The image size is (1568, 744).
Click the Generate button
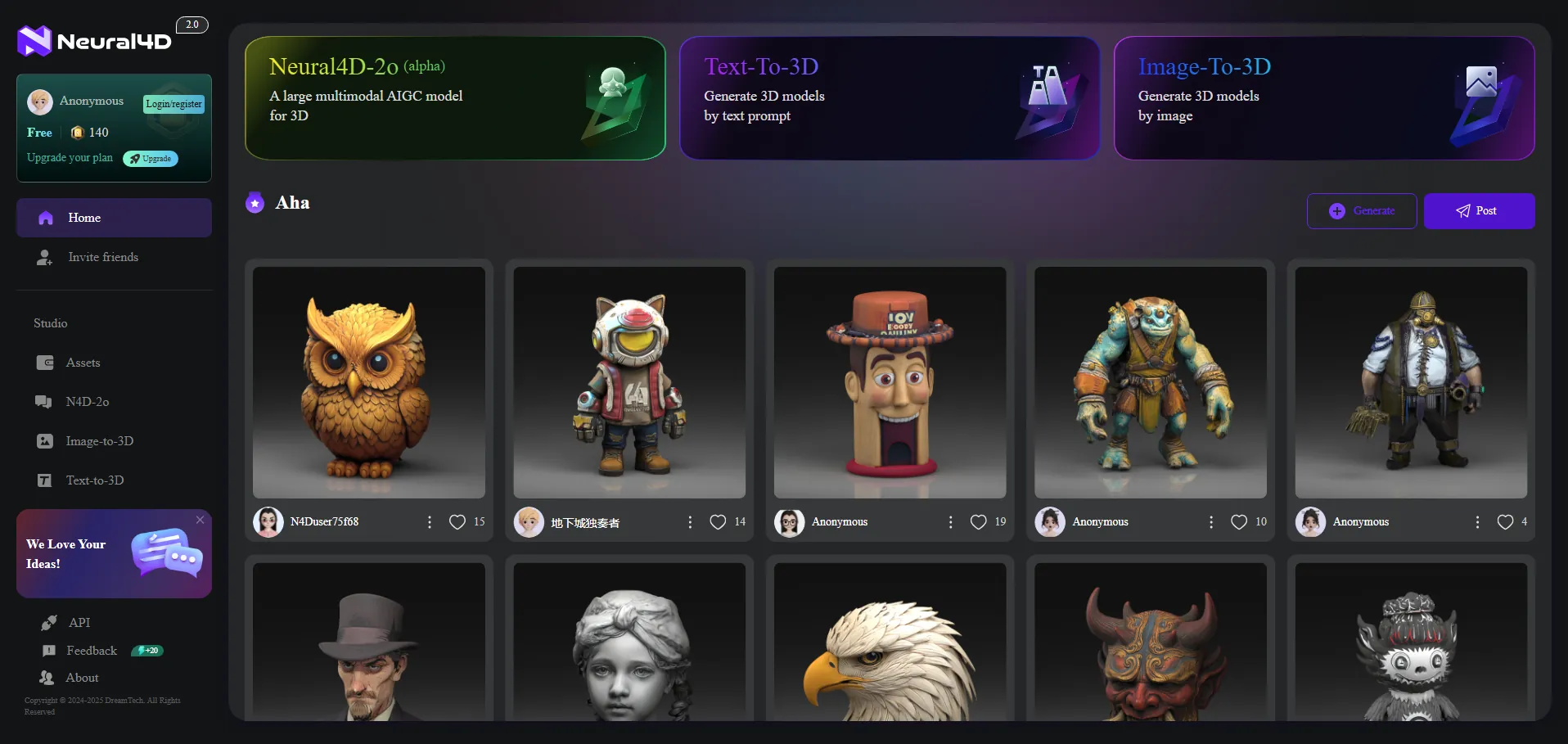1361,211
